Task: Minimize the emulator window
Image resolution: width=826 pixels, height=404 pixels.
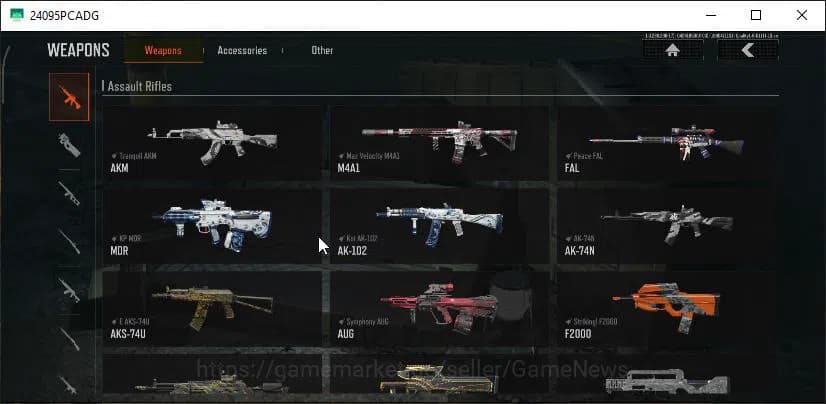Action: tap(710, 15)
